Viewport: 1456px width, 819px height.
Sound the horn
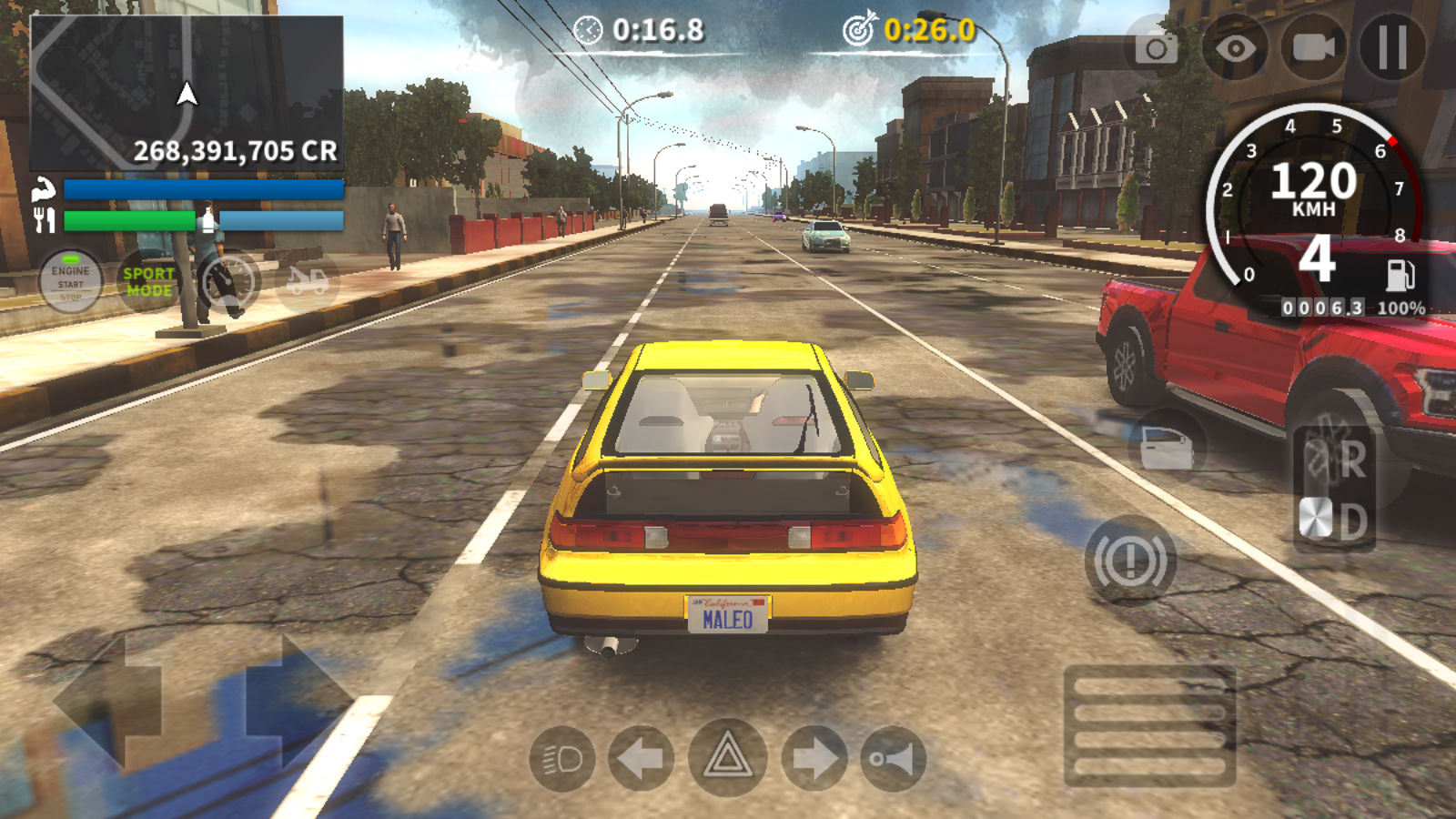pyautogui.click(x=893, y=758)
